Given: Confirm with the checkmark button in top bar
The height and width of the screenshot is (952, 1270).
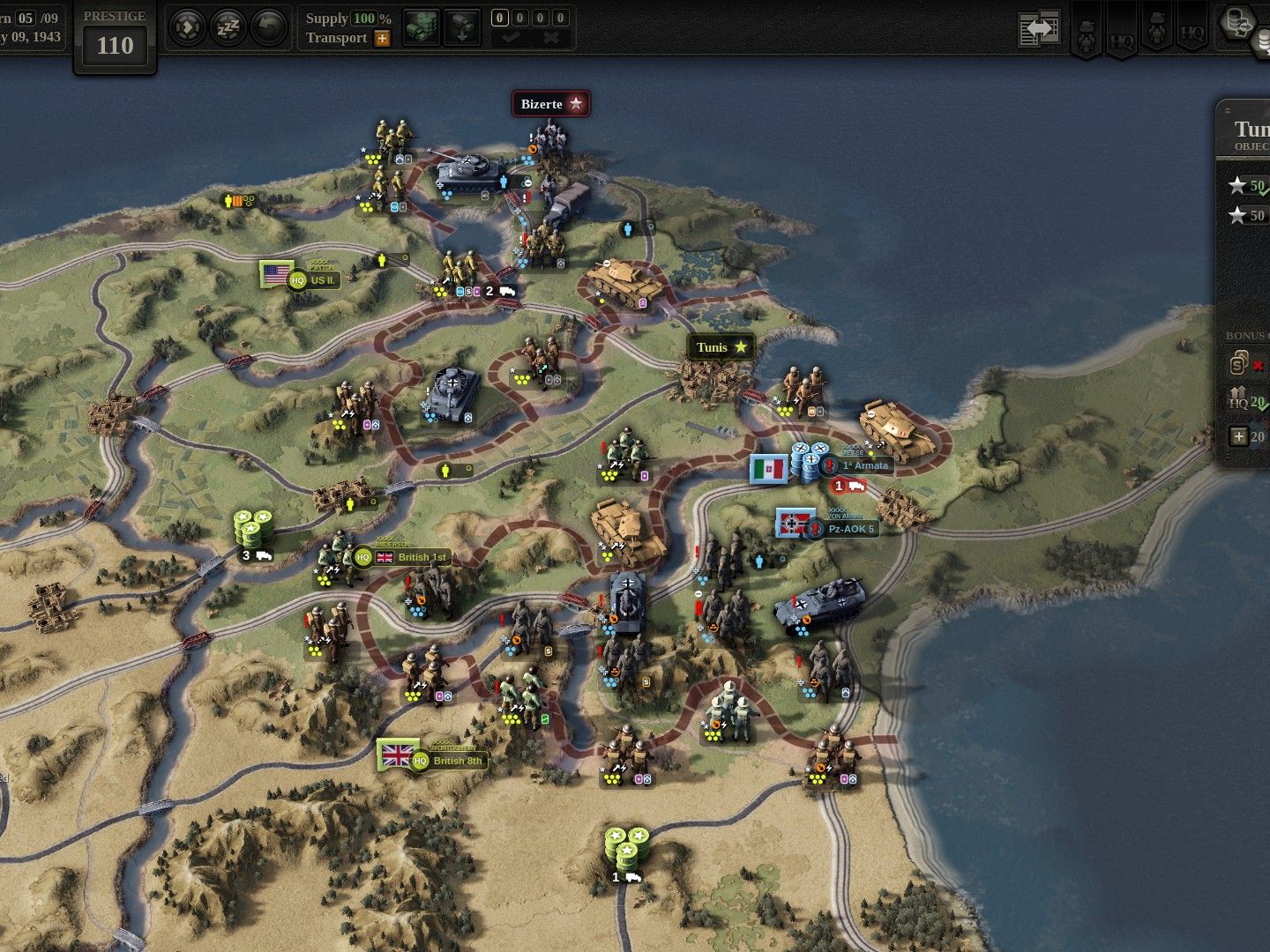Looking at the screenshot, I should (510, 40).
